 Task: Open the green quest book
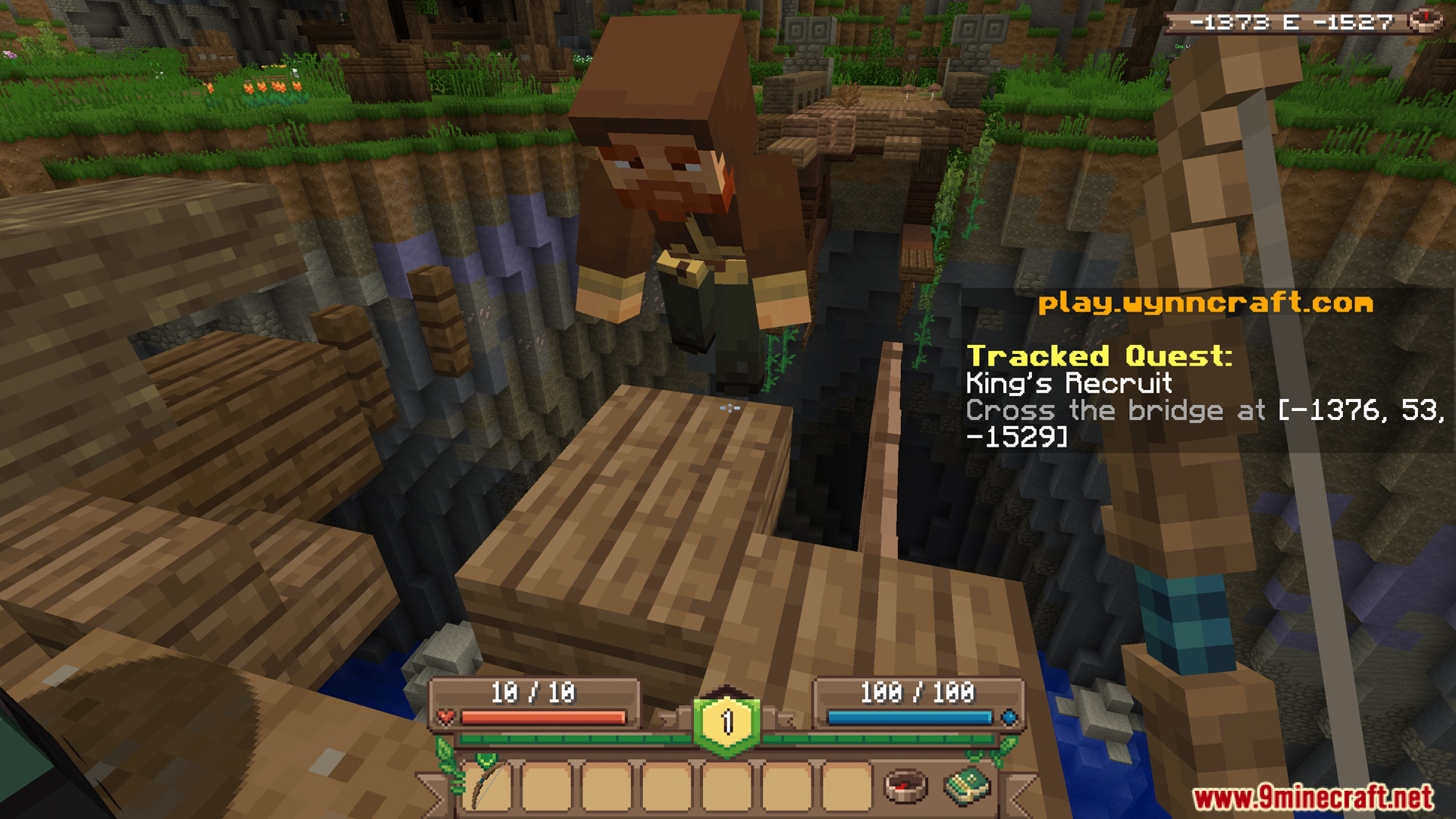point(967,786)
